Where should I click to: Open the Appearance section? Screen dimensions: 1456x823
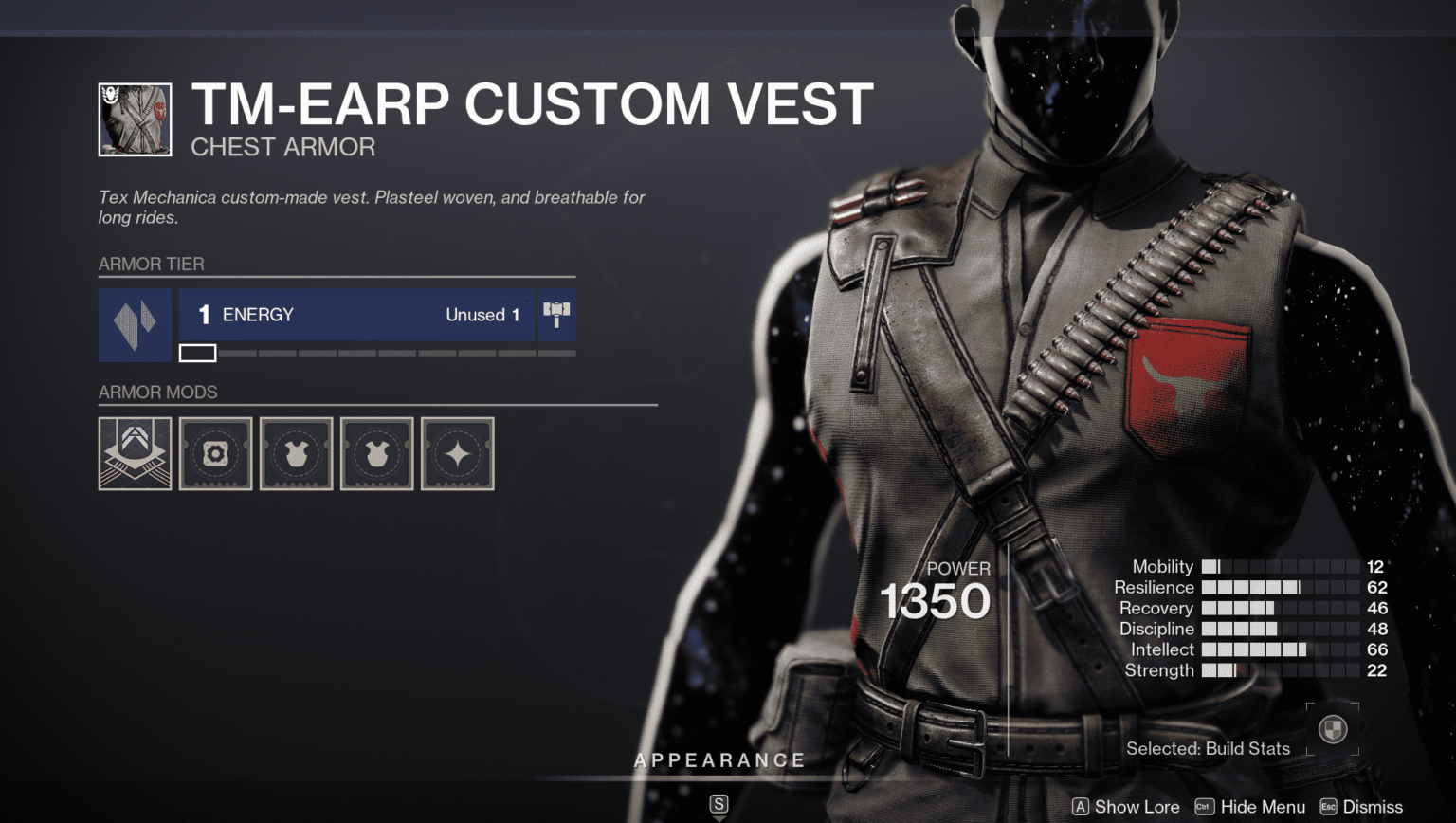point(719,760)
